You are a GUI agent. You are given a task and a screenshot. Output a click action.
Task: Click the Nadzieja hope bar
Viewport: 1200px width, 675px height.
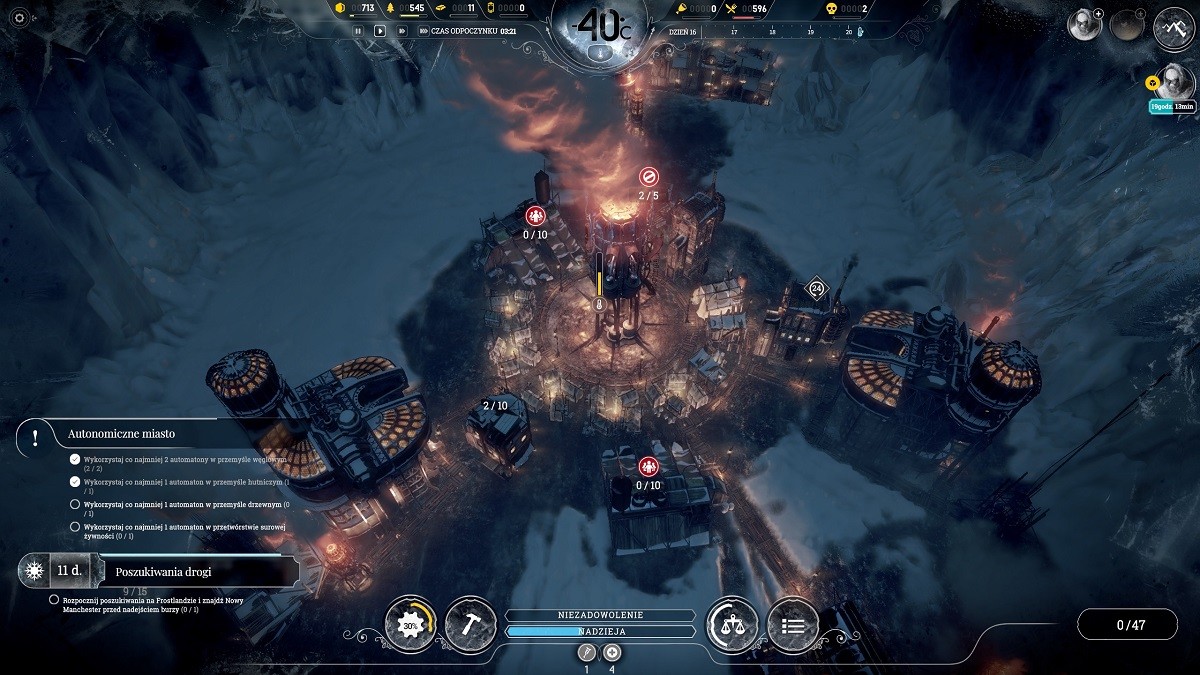(600, 632)
